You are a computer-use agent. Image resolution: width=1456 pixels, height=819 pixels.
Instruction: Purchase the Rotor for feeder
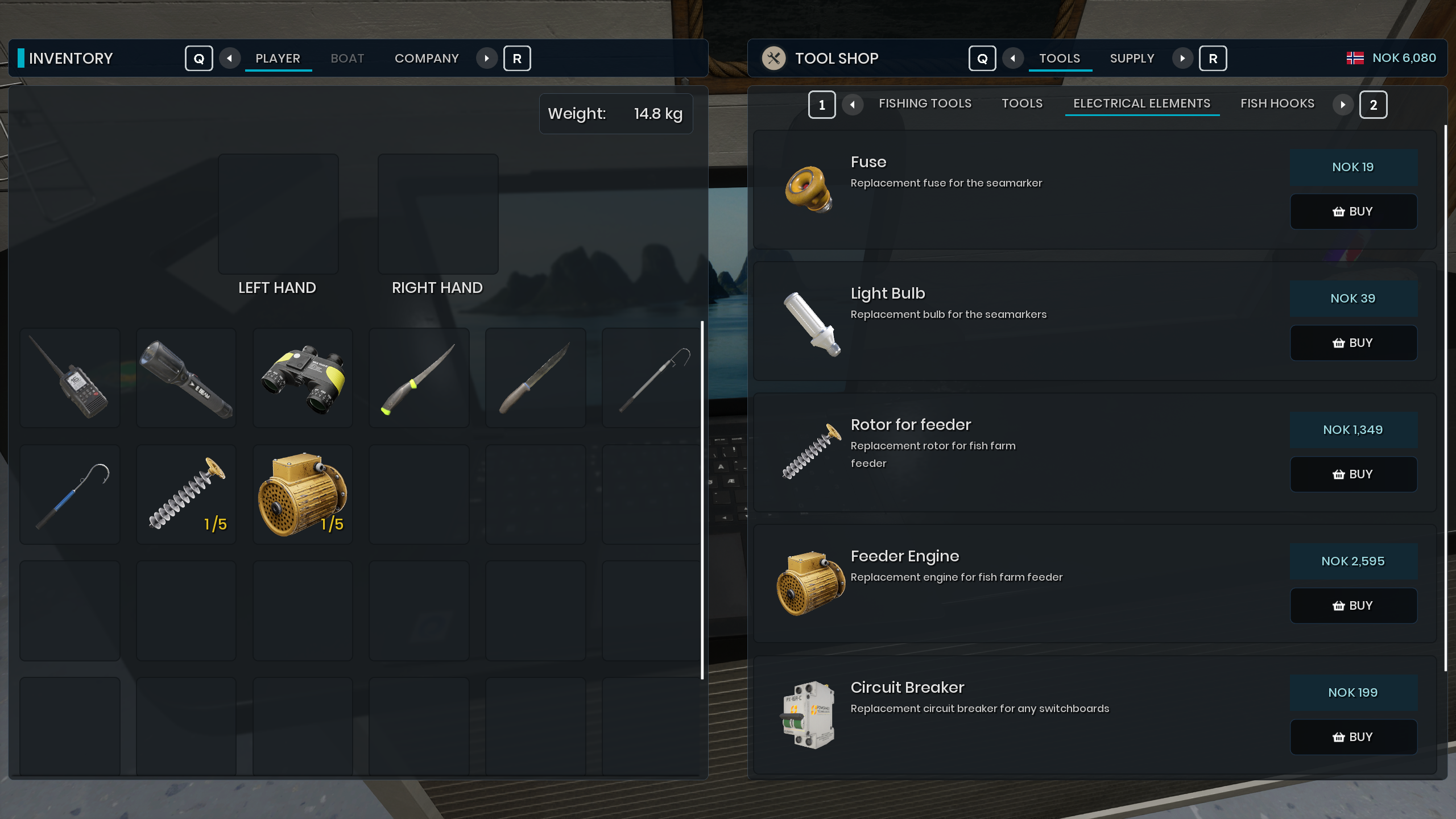[x=1352, y=474]
